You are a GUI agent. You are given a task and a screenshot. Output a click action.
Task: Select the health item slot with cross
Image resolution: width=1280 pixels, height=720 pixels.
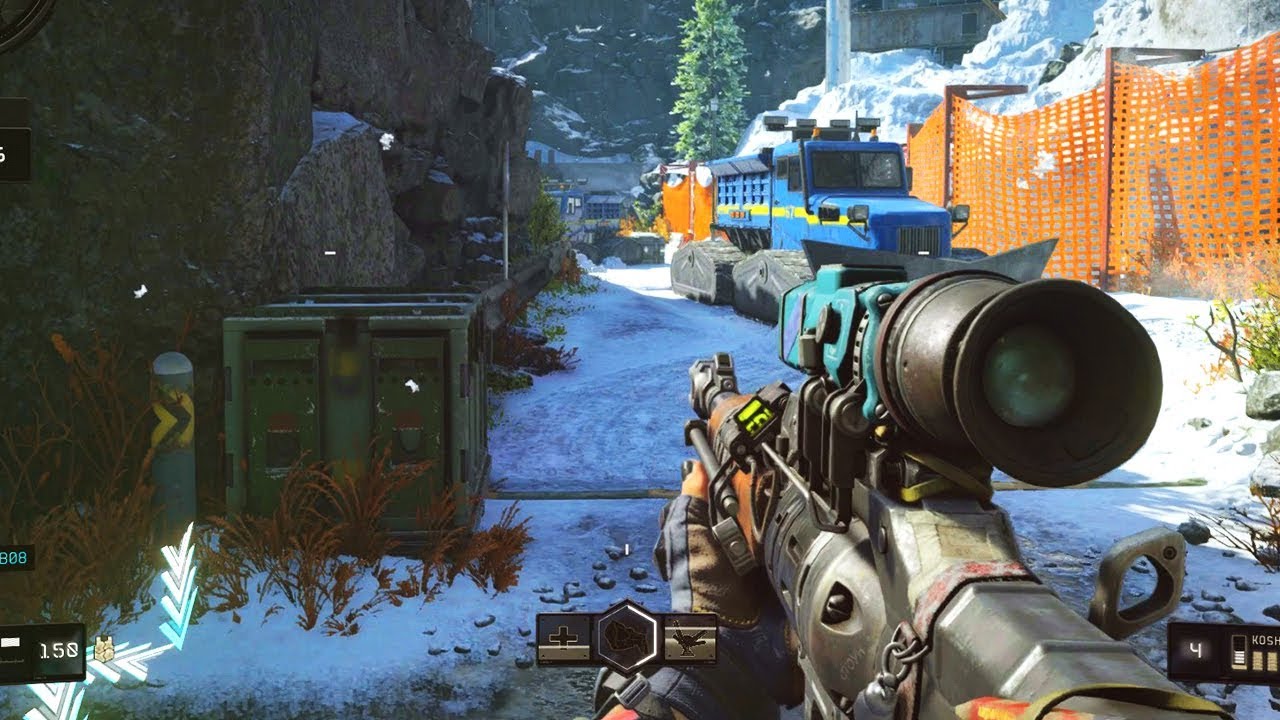tap(566, 639)
